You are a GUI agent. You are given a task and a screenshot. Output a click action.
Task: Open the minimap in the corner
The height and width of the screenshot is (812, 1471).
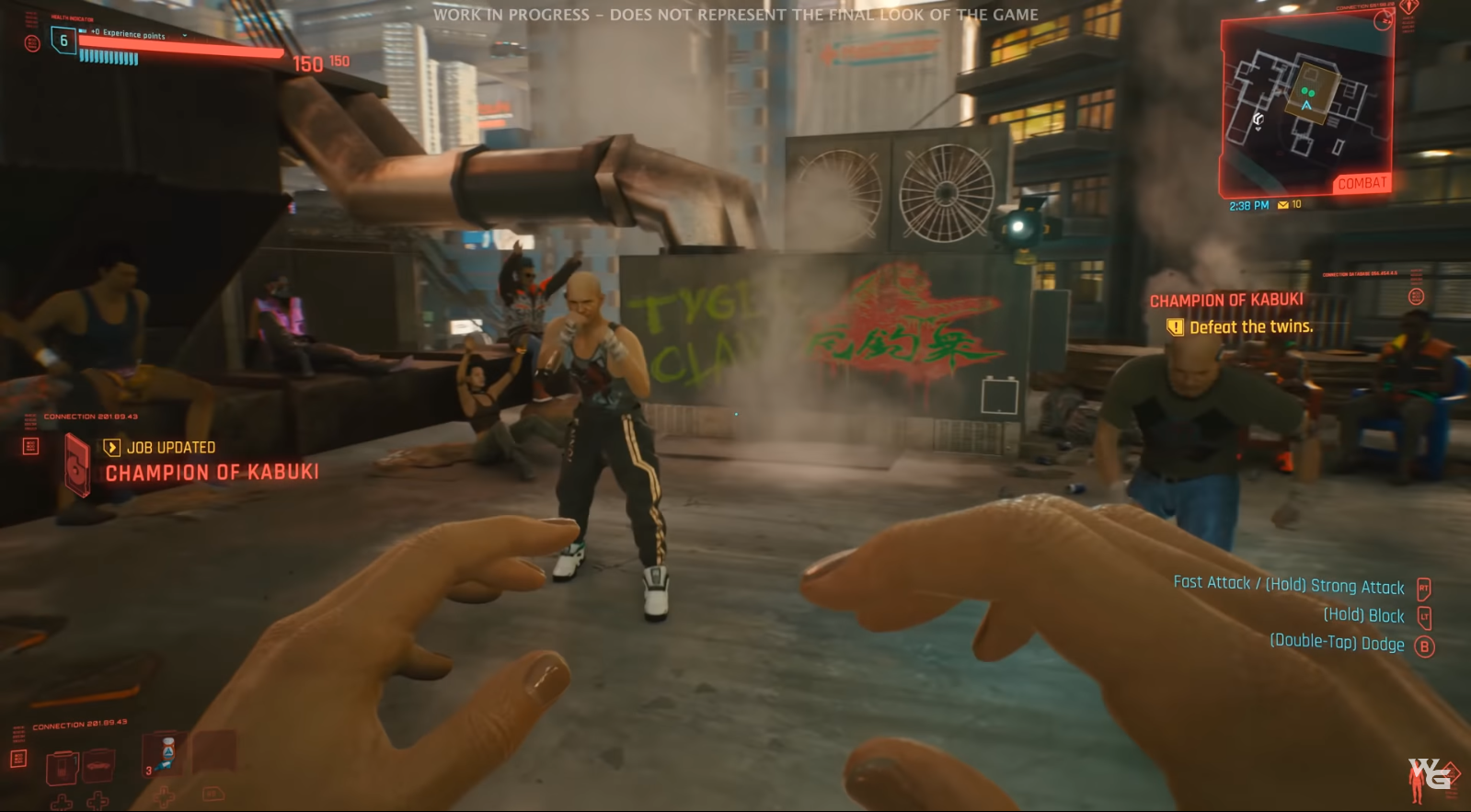(x=1306, y=106)
